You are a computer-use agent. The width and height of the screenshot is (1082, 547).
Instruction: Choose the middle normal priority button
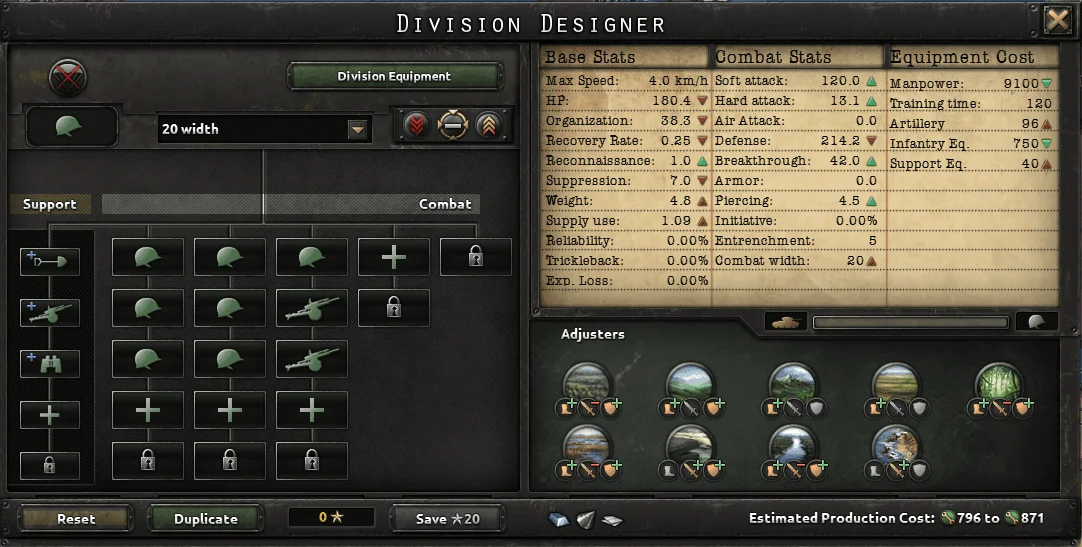pyautogui.click(x=453, y=126)
